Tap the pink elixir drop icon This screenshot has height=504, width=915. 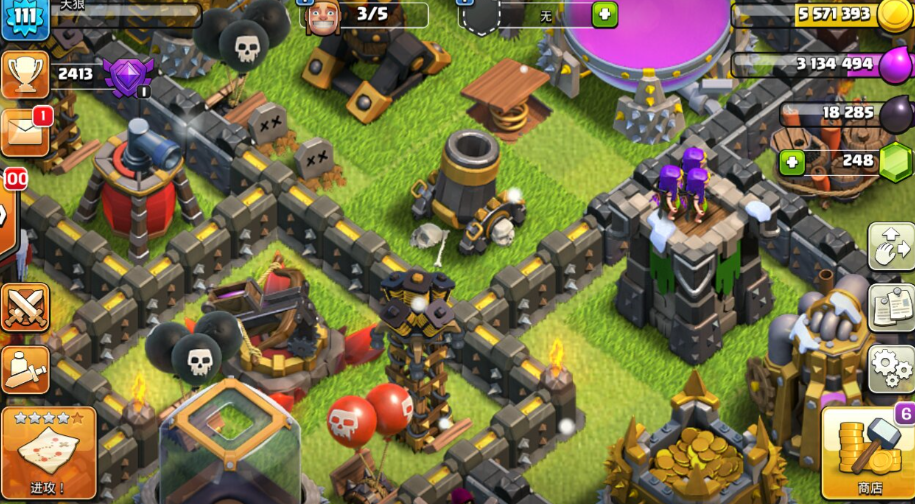[894, 65]
